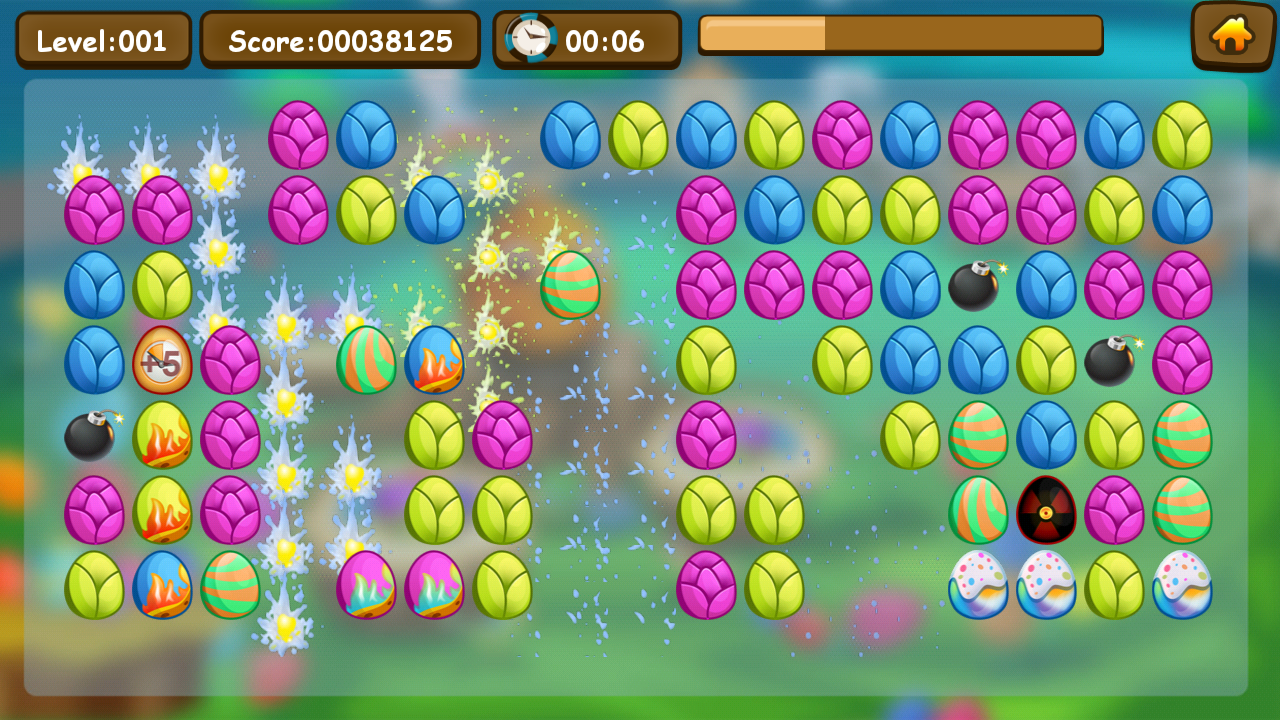1280x720 pixels.
Task: Click the Level:001 display panel
Action: tap(101, 40)
